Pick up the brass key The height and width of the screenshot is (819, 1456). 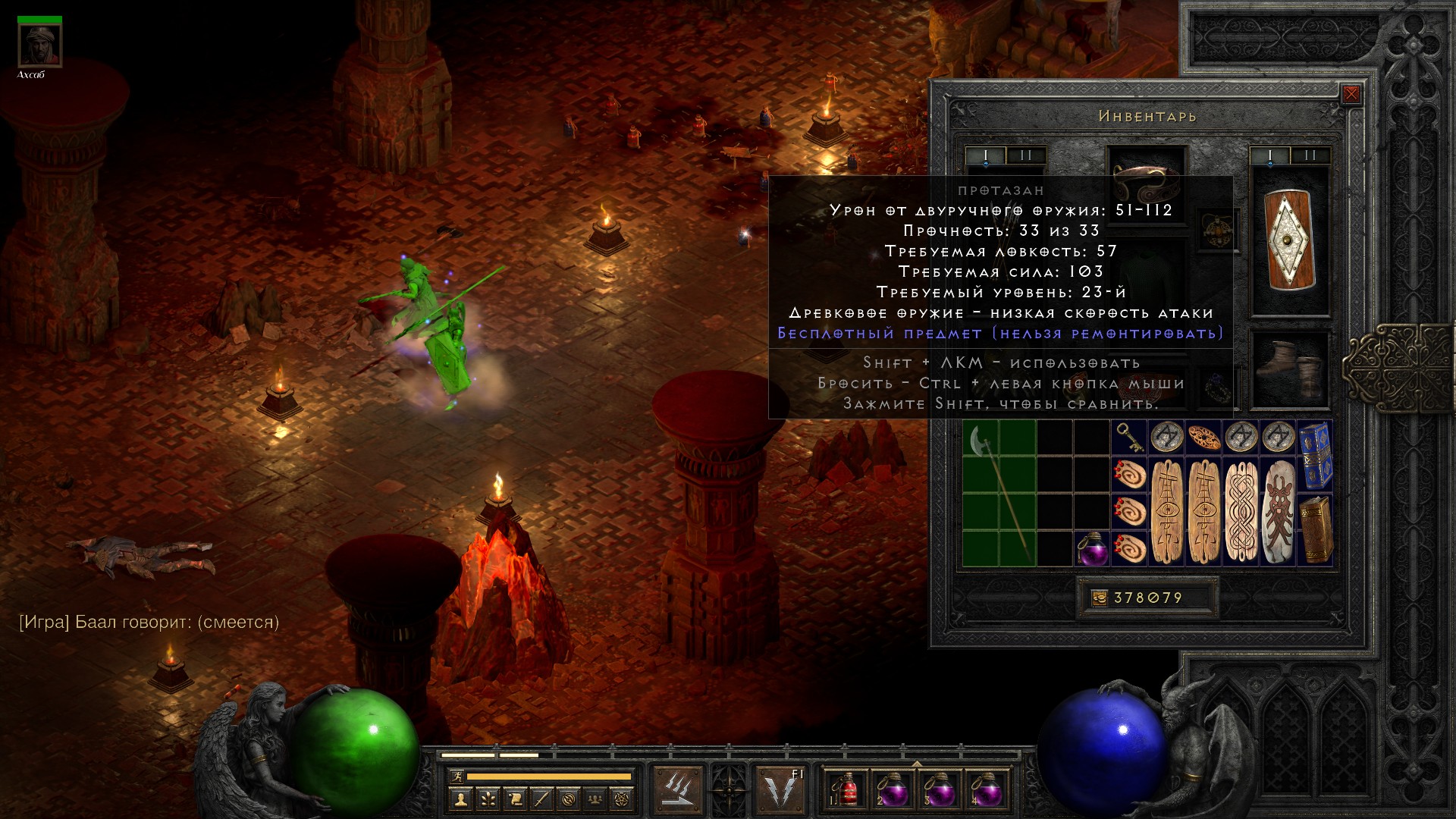[x=1129, y=438]
